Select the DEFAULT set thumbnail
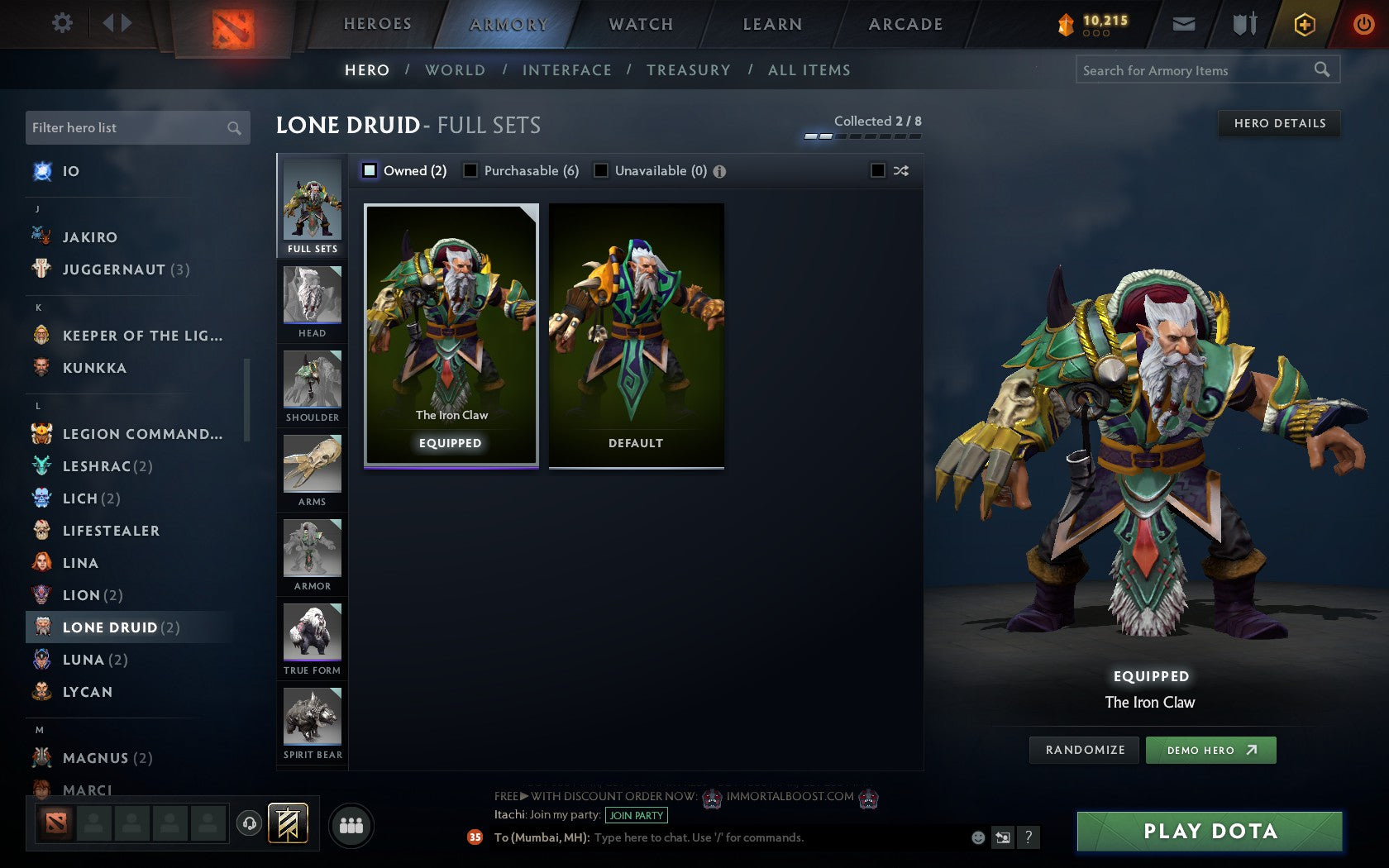 point(635,334)
